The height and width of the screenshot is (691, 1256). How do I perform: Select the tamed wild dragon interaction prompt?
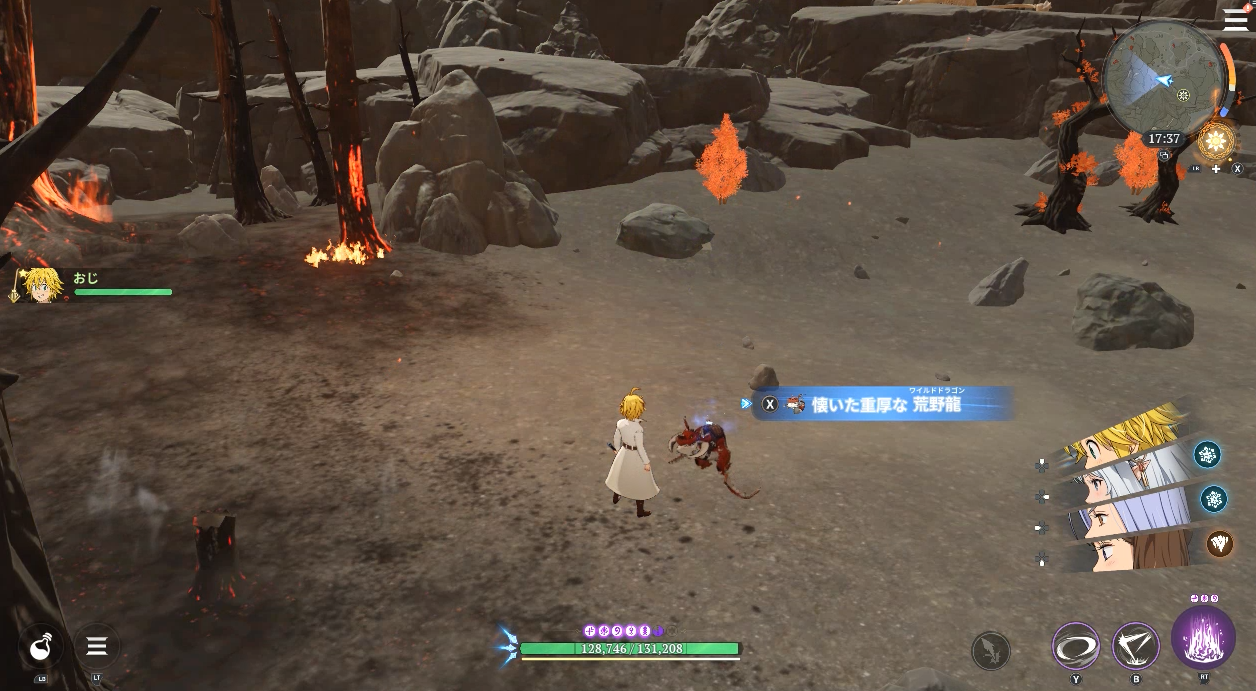(x=880, y=404)
